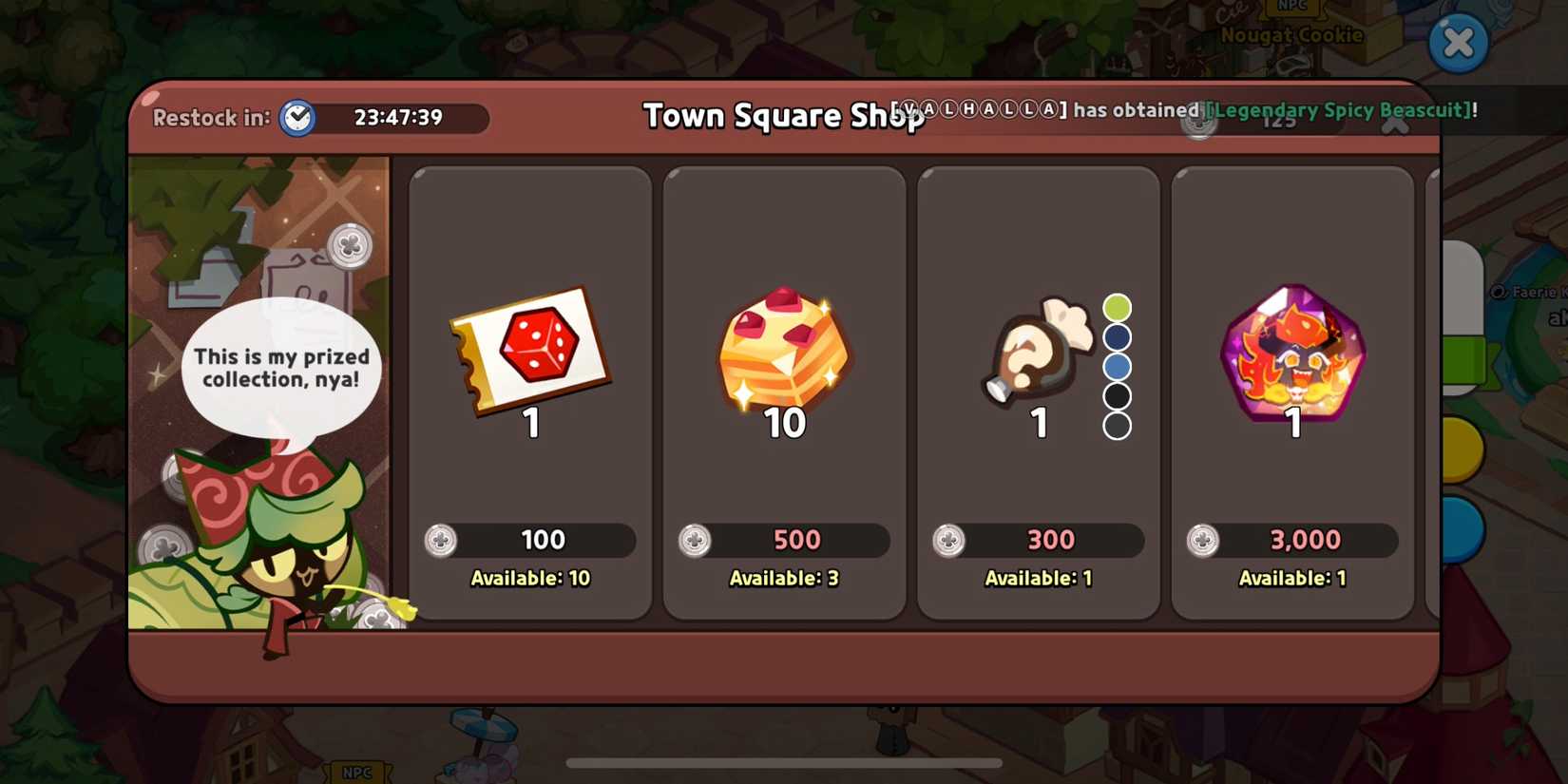Pick the light blue color swatch
The height and width of the screenshot is (784, 1568).
(x=1117, y=366)
